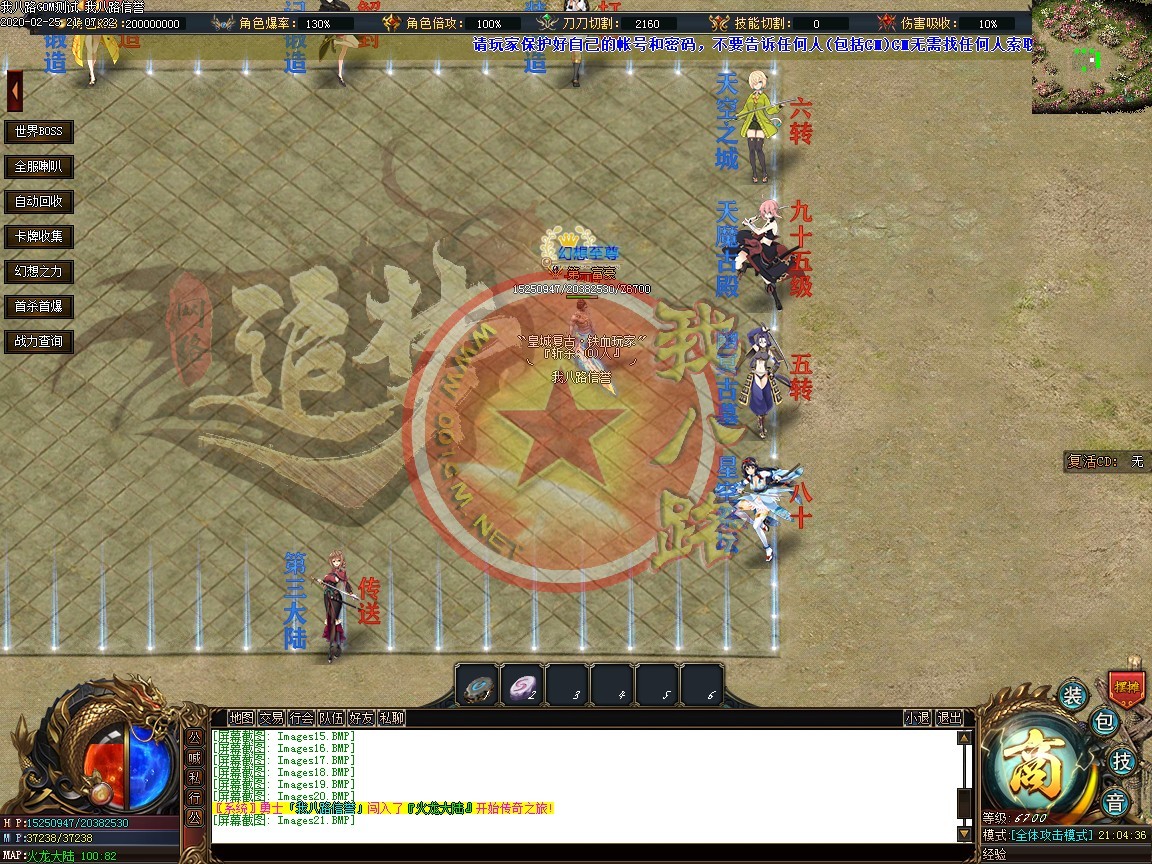Open the 装 equipment round button
The width and height of the screenshot is (1152, 864).
pyautogui.click(x=1072, y=696)
